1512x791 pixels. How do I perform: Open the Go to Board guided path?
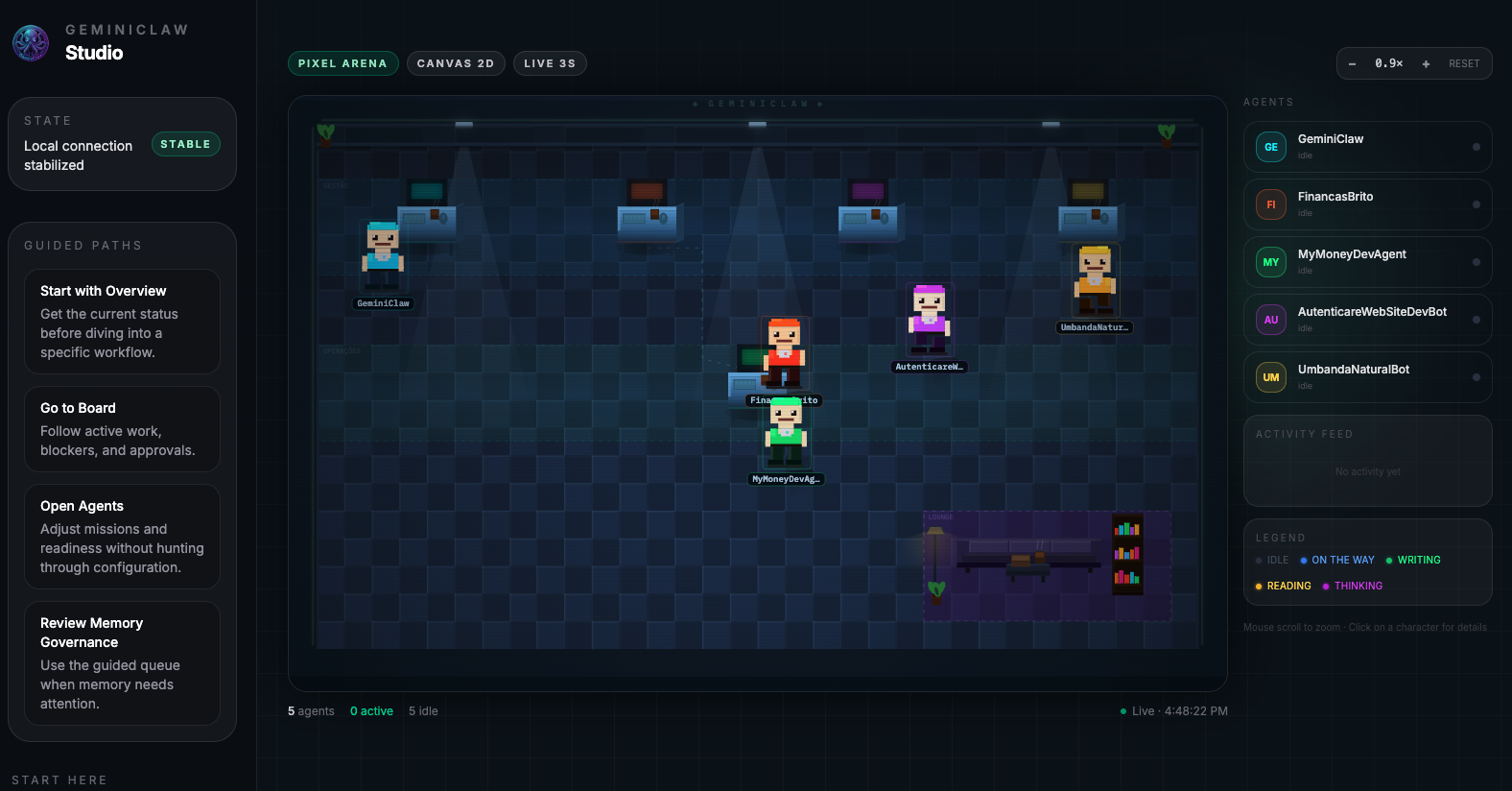pos(122,429)
